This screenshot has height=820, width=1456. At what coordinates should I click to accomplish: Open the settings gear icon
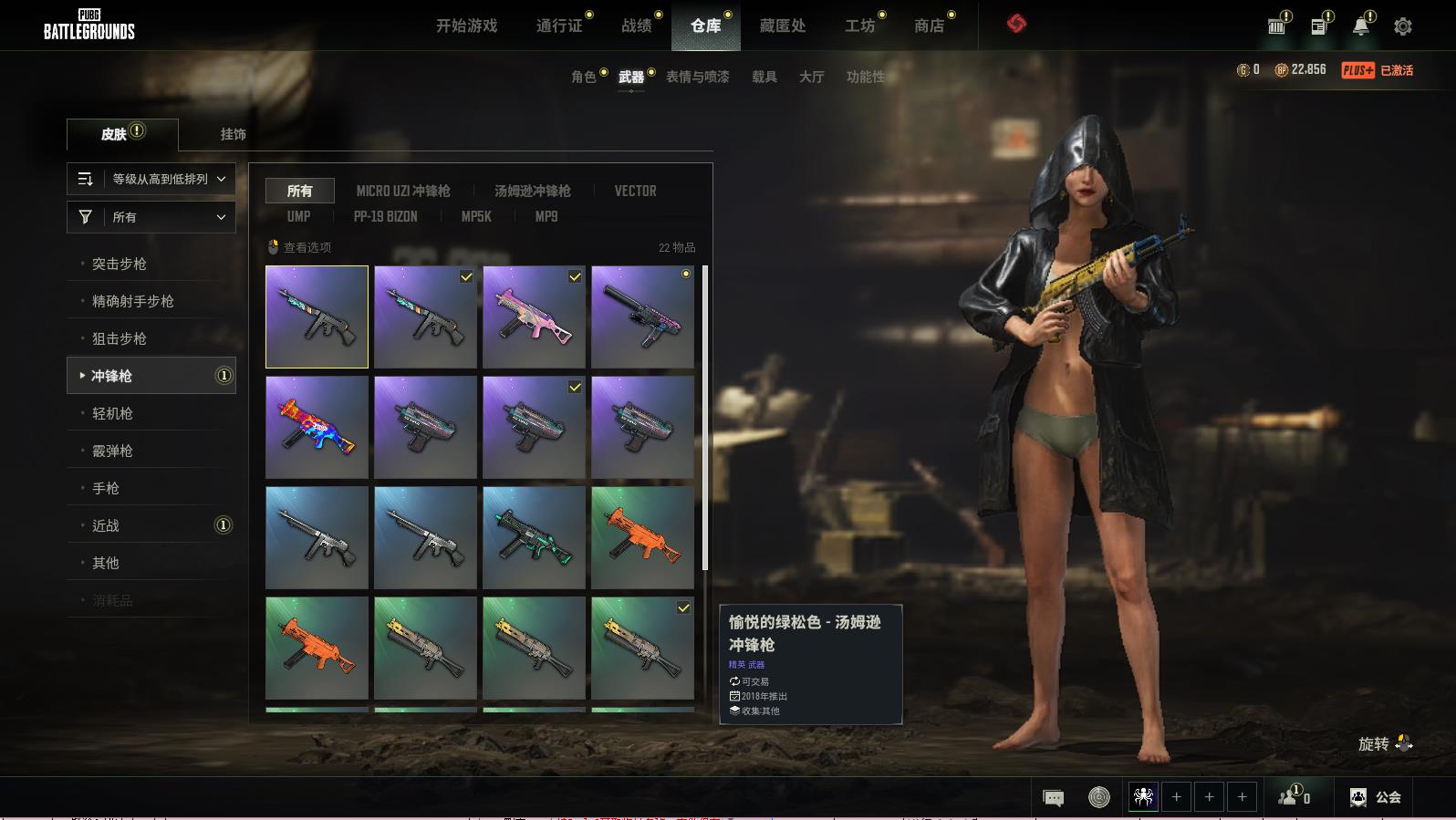(1403, 26)
